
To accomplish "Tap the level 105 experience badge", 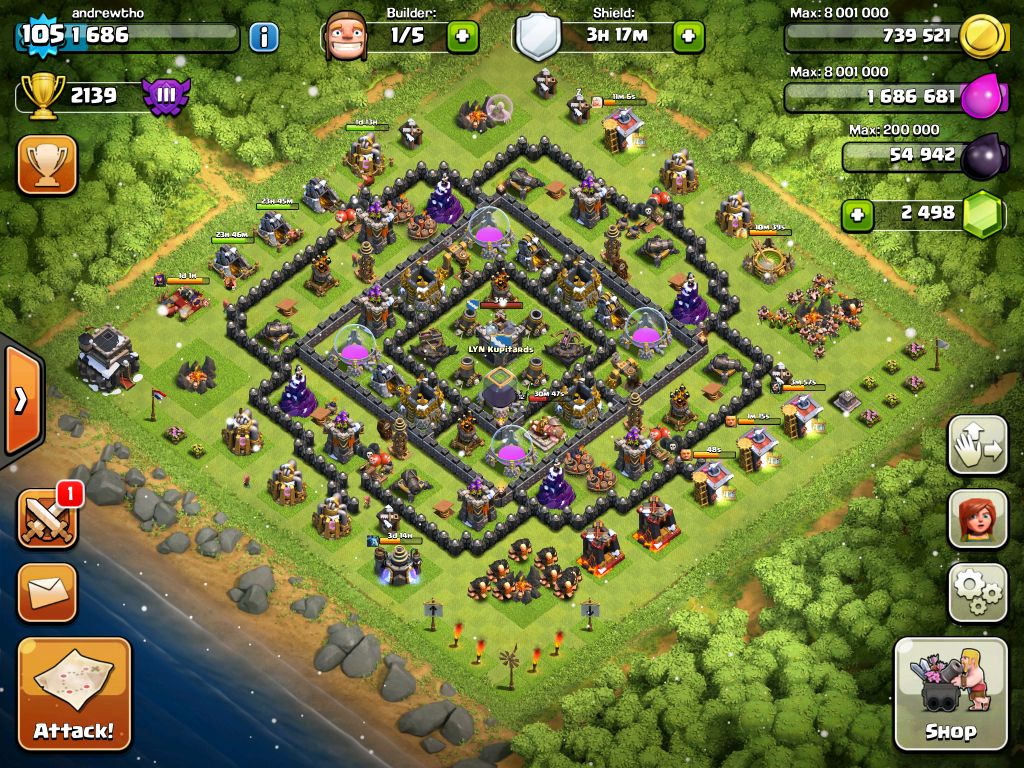I will (42, 36).
